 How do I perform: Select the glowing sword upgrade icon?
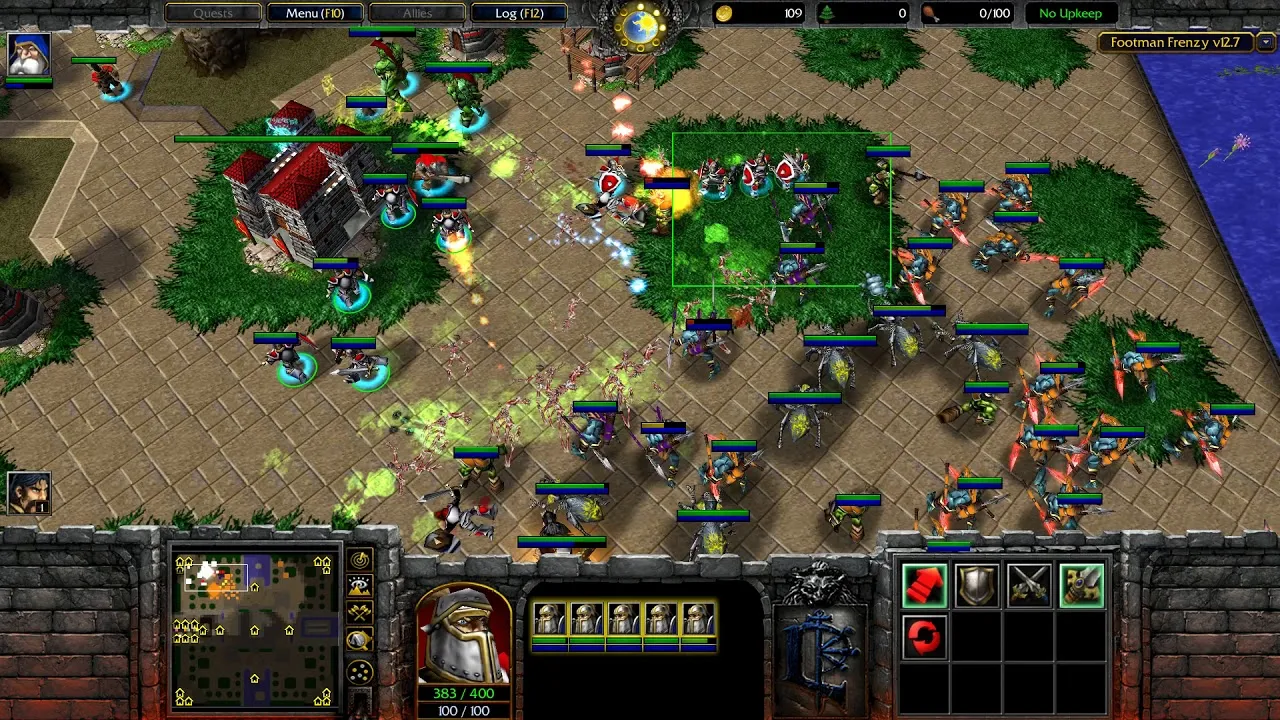click(1080, 585)
